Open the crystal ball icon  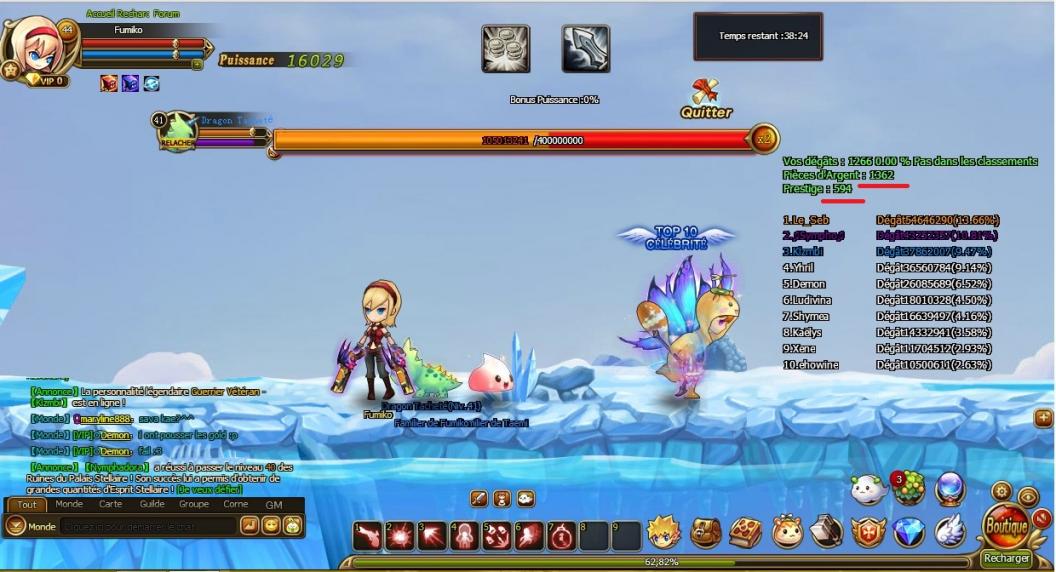(949, 489)
